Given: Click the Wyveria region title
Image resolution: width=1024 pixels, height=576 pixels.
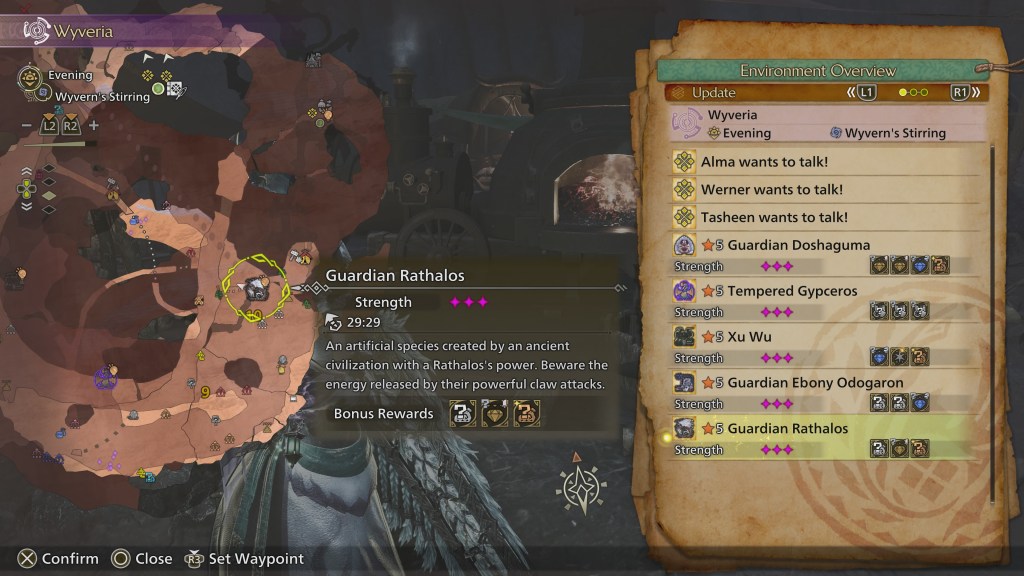Looking at the screenshot, I should pos(84,31).
